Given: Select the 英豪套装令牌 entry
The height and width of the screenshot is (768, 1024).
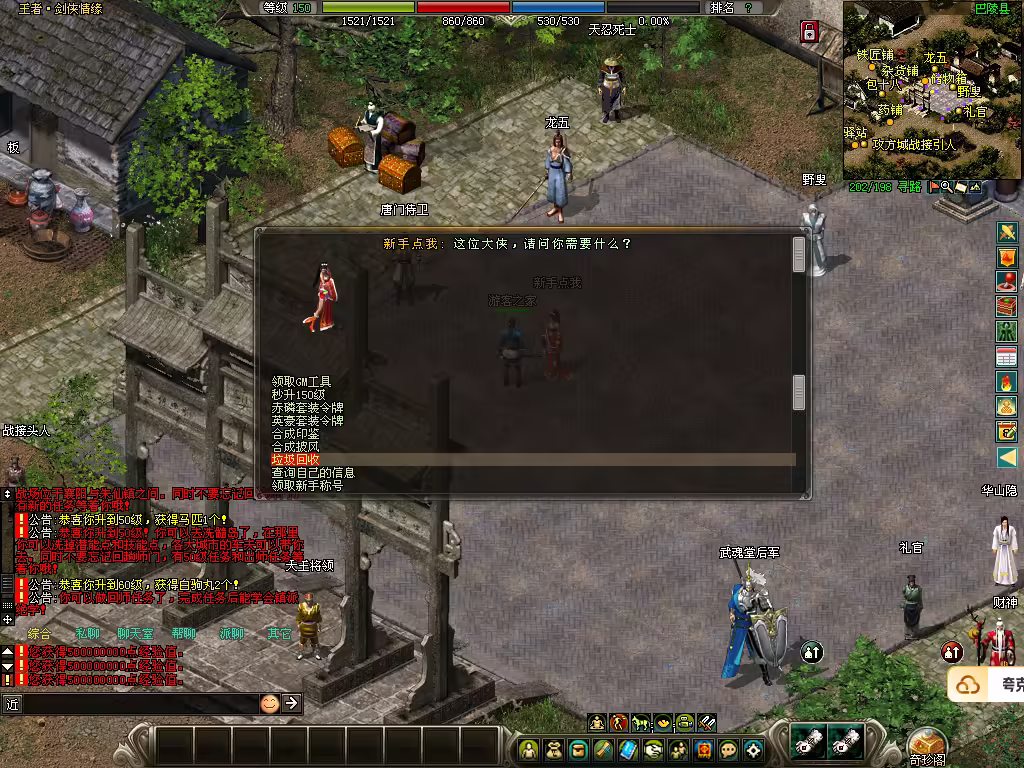Looking at the screenshot, I should [307, 421].
